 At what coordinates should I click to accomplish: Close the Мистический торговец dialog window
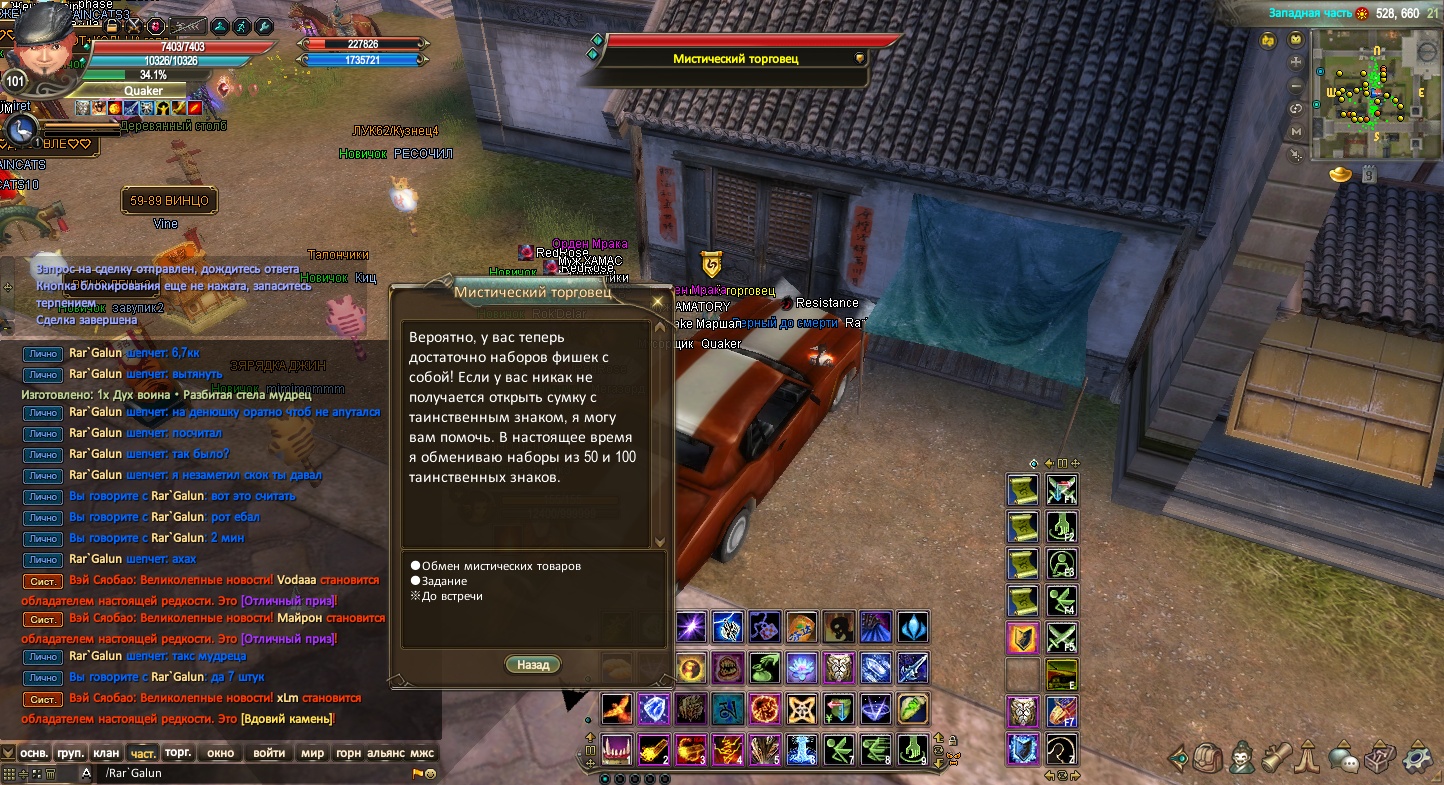click(x=657, y=301)
